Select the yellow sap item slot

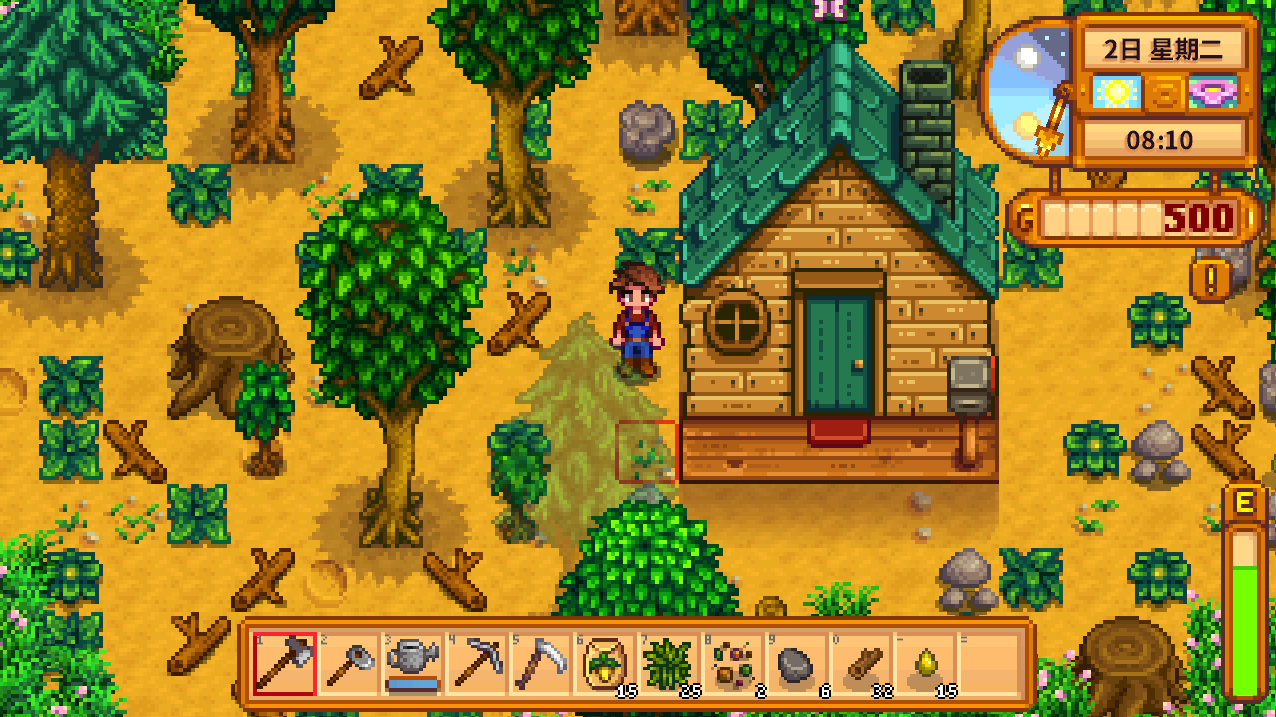(x=925, y=663)
